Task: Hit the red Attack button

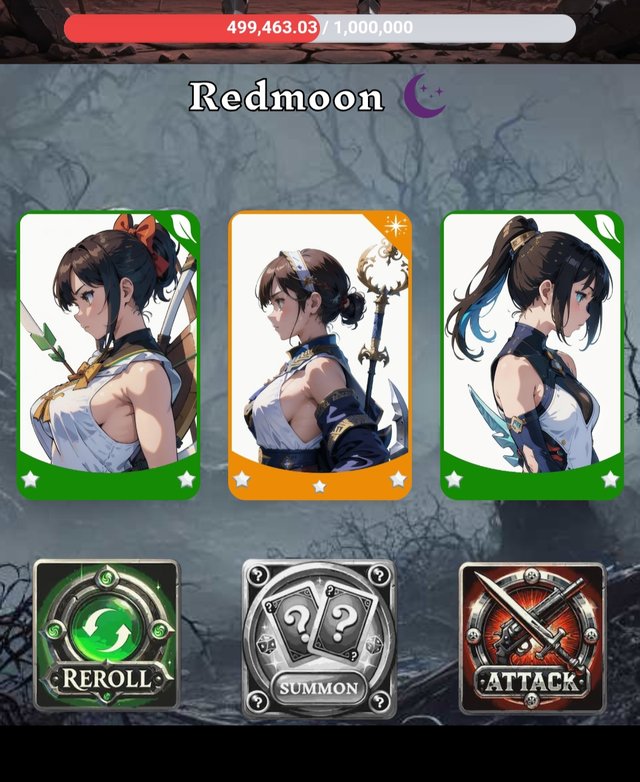Action: (x=532, y=638)
